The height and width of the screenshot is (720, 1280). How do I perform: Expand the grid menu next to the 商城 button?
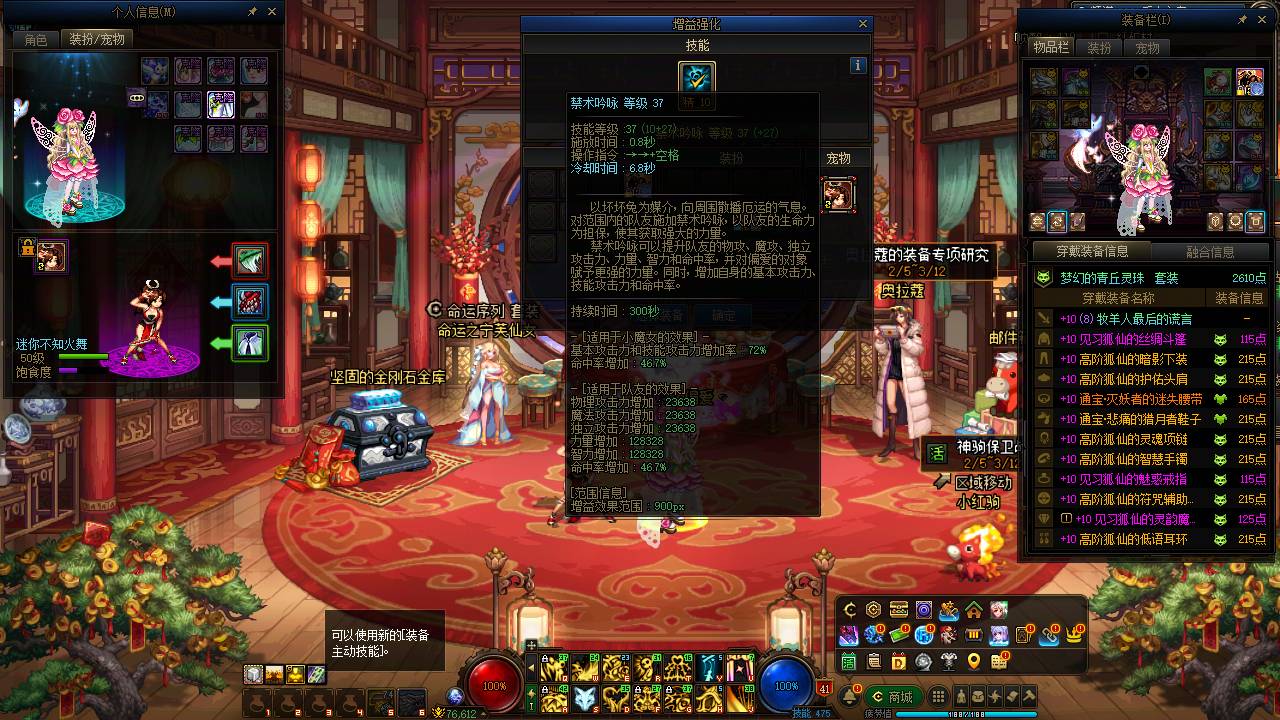[x=938, y=696]
